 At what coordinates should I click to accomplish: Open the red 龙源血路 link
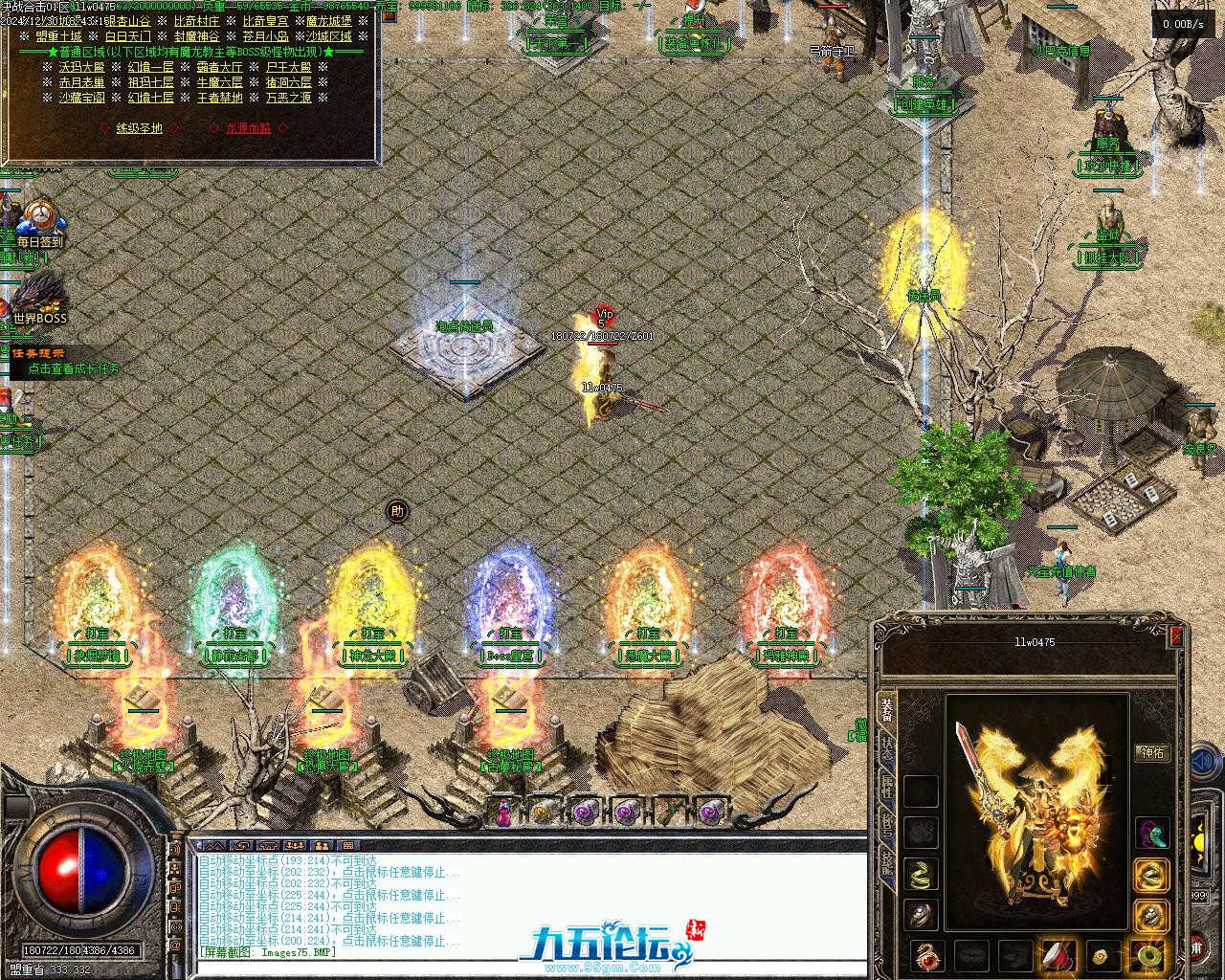click(248, 127)
